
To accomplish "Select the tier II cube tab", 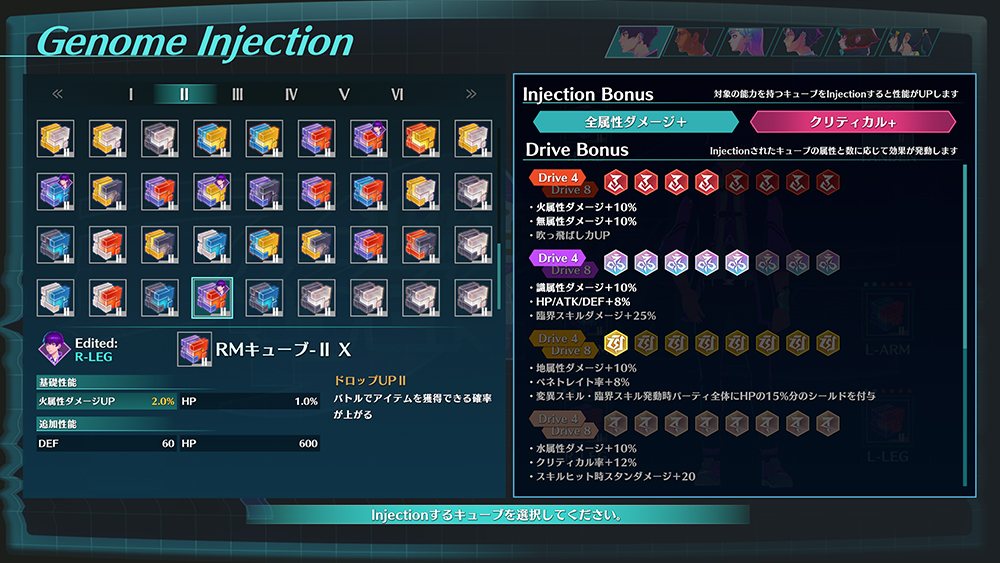I will point(184,94).
